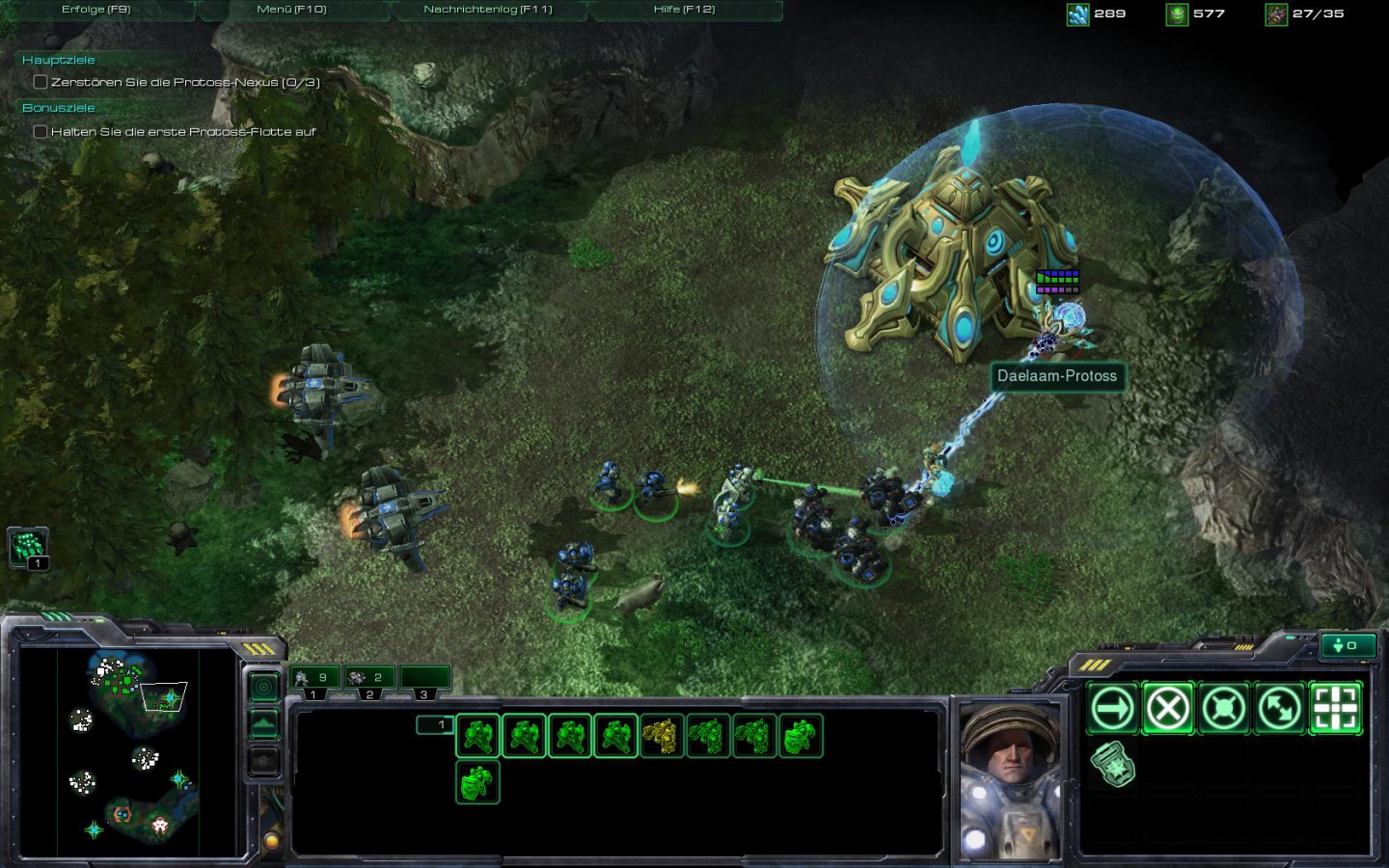Click the idle worker count button
This screenshot has height=868, width=1389.
1346,645
